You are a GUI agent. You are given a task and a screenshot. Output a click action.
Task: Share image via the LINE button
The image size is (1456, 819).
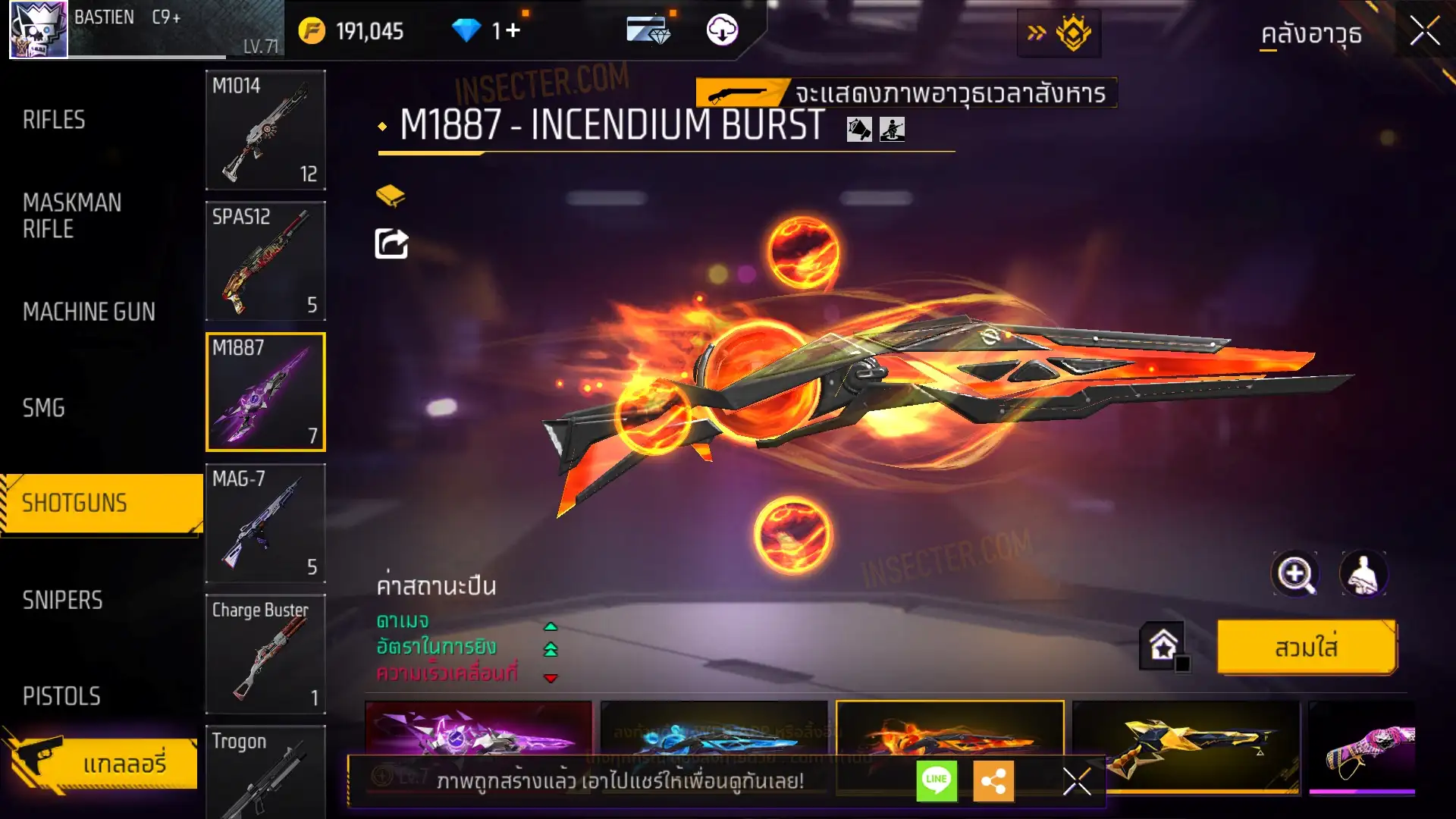click(937, 780)
